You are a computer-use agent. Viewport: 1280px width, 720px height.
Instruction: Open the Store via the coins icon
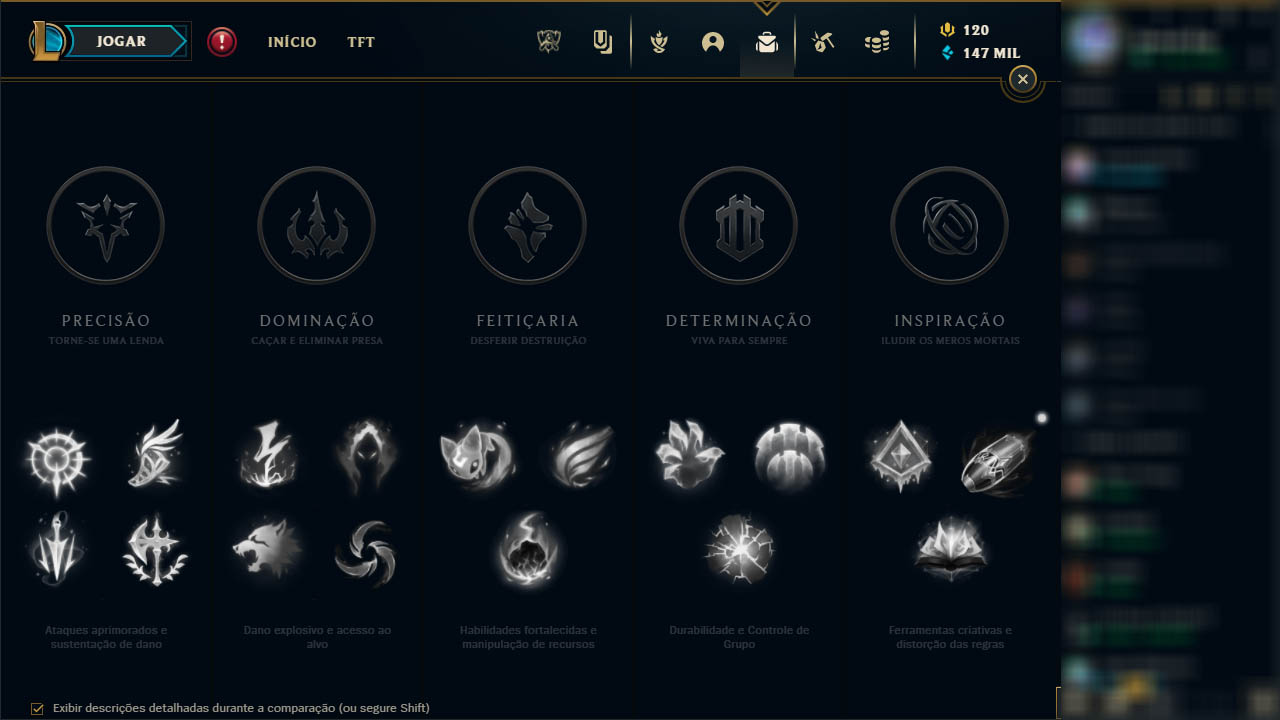point(877,43)
